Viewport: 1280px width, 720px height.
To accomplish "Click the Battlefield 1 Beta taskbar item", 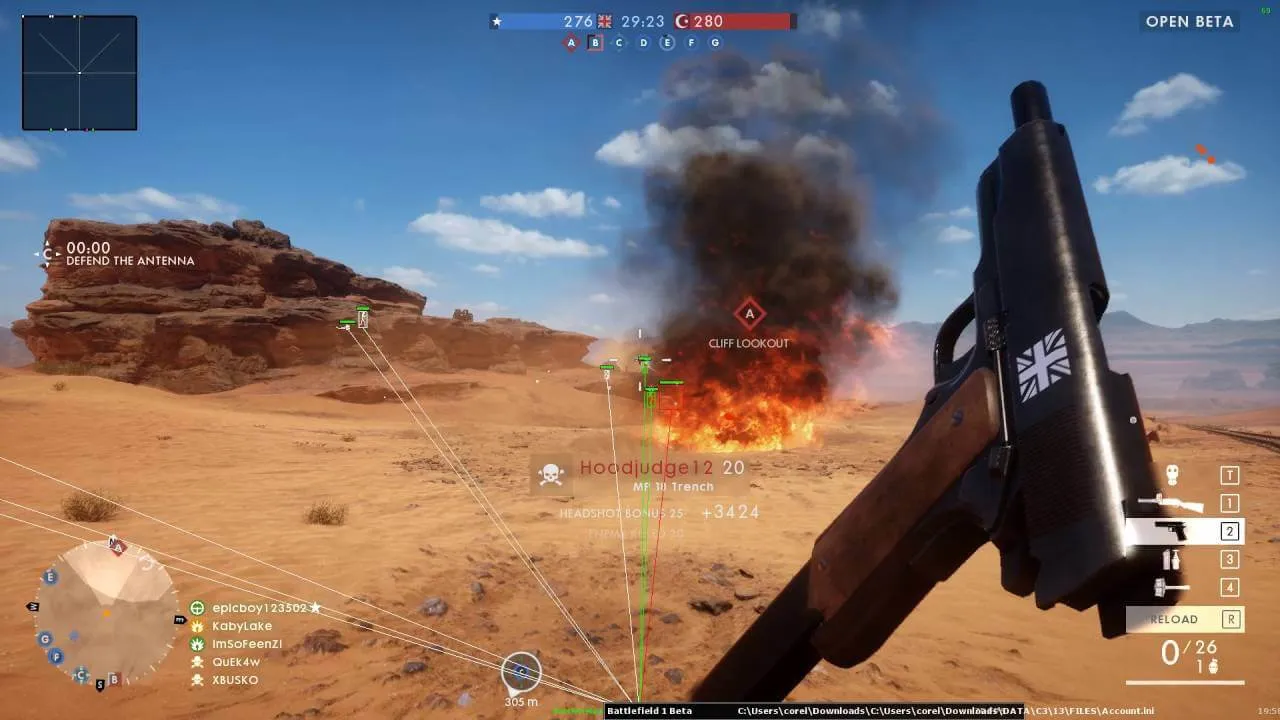I will click(x=650, y=711).
